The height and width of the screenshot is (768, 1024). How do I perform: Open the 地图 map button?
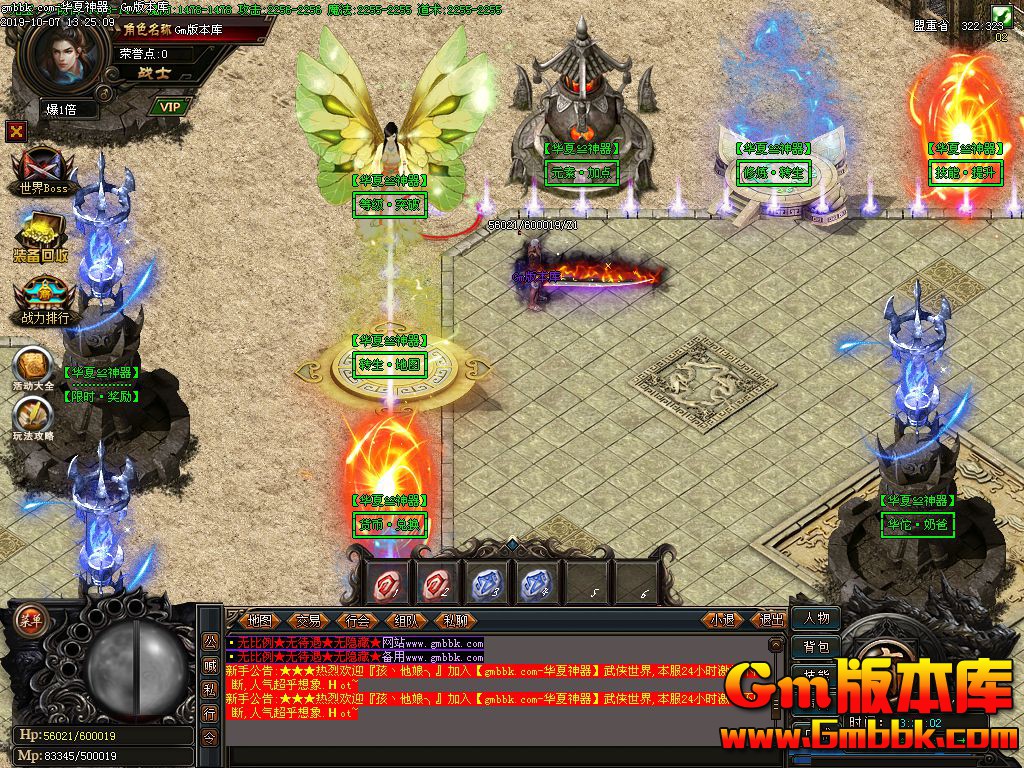pos(260,620)
